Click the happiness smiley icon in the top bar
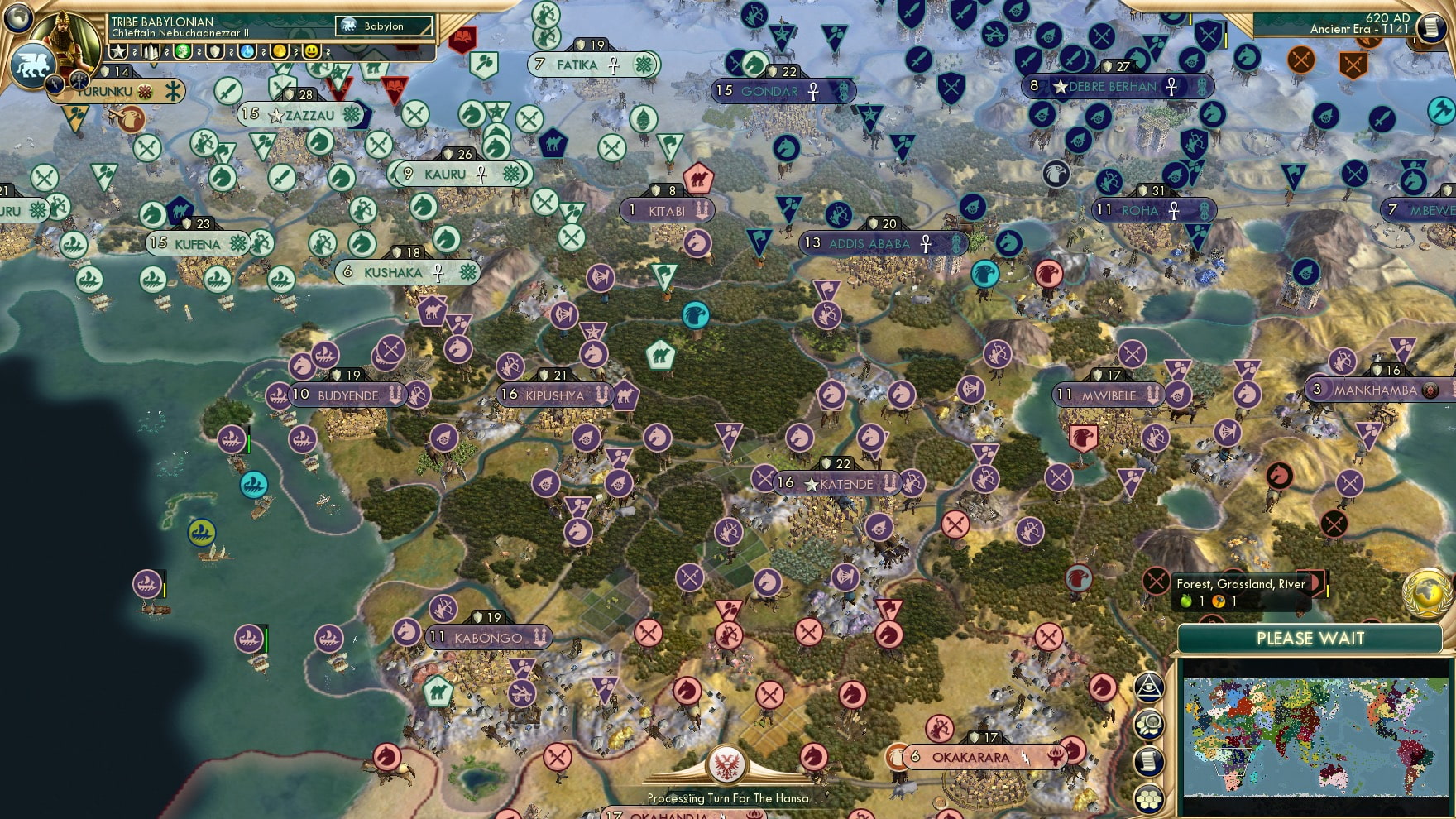This screenshot has height=819, width=1456. pos(312,51)
